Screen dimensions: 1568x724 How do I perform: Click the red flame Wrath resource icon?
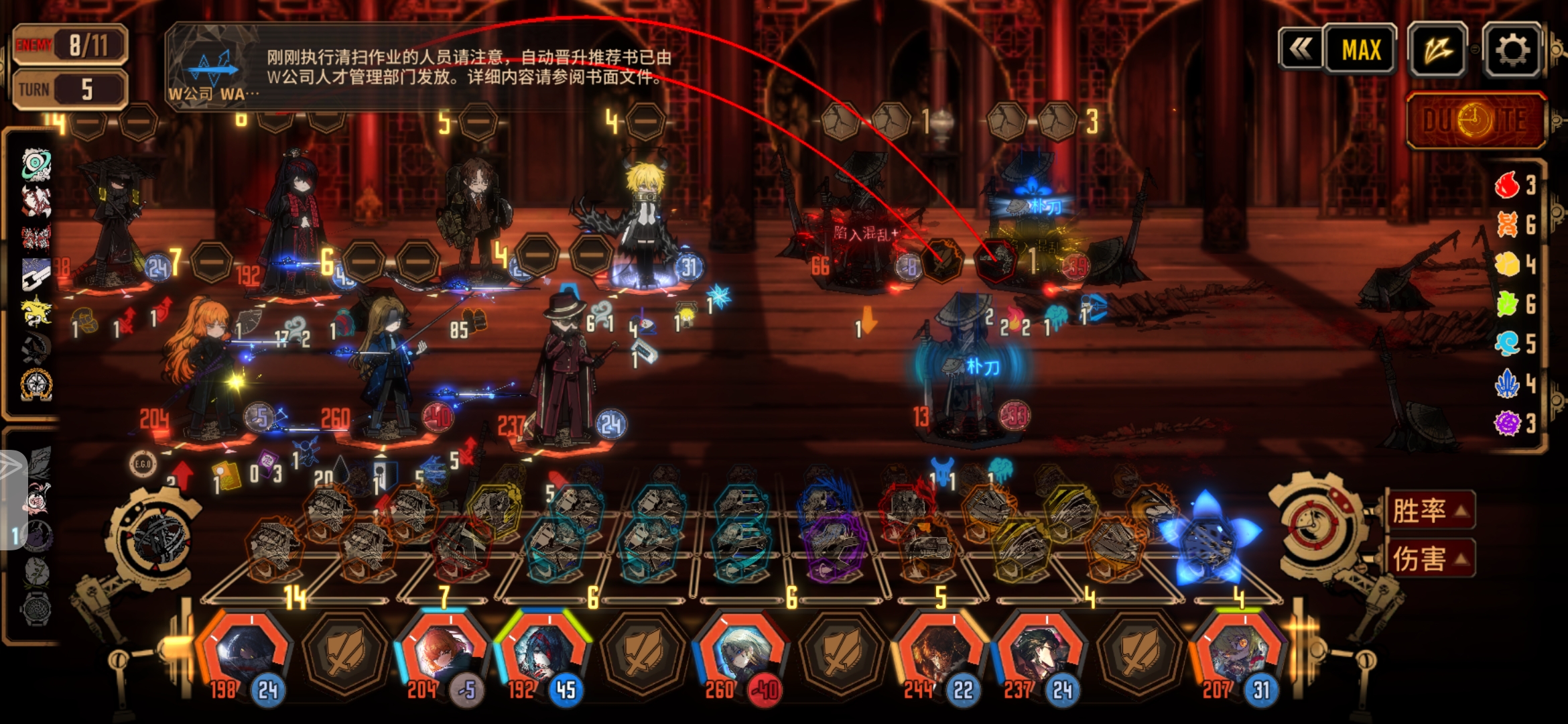(1507, 185)
